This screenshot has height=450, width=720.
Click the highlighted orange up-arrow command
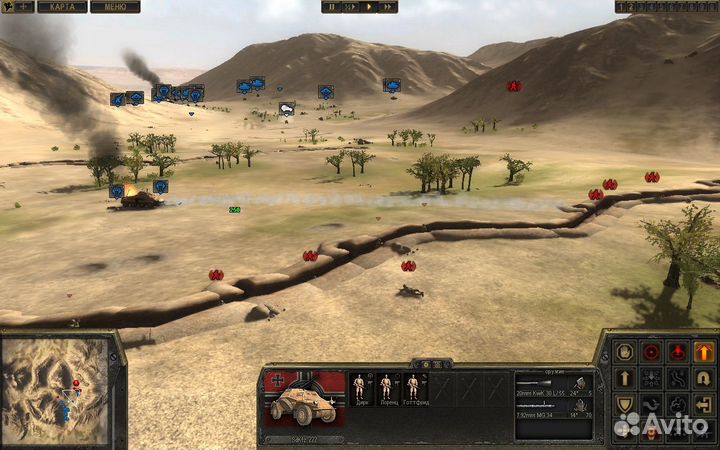pyautogui.click(x=704, y=352)
